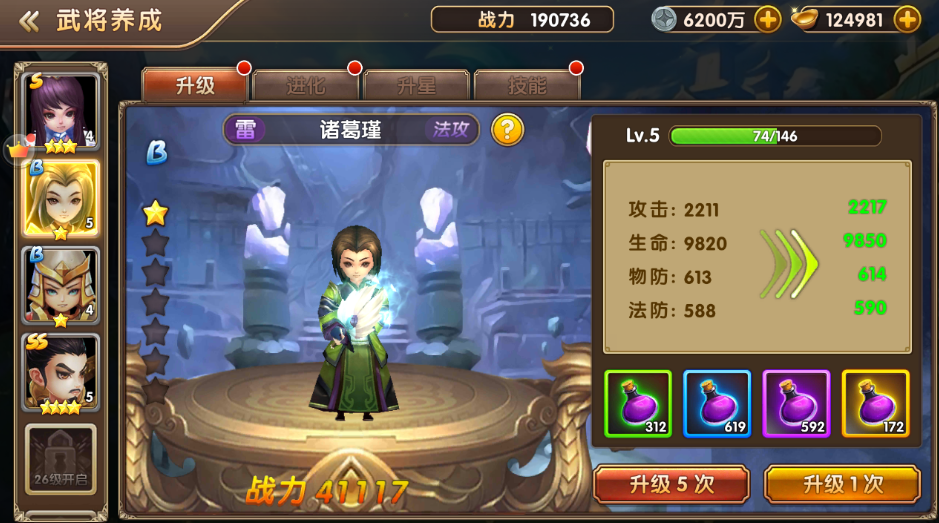Open the 进化 tab
The width and height of the screenshot is (939, 523).
306,86
